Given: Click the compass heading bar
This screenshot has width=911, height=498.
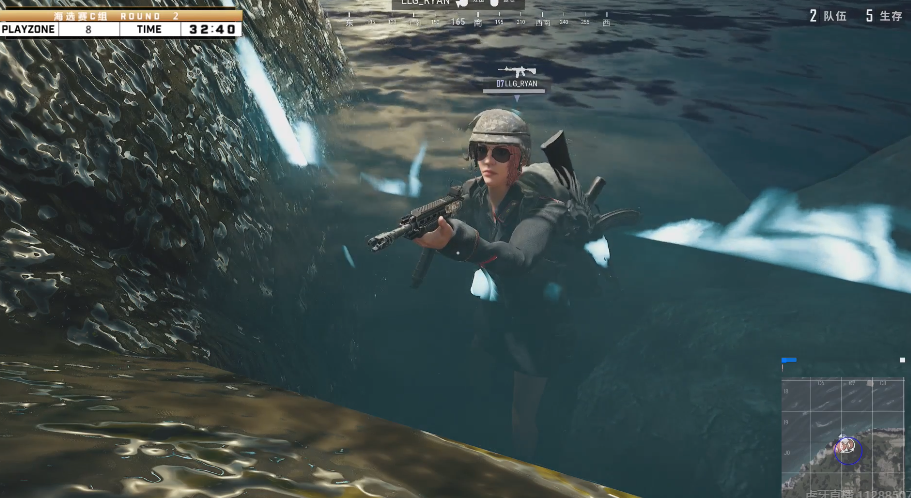Looking at the screenshot, I should pos(477,20).
